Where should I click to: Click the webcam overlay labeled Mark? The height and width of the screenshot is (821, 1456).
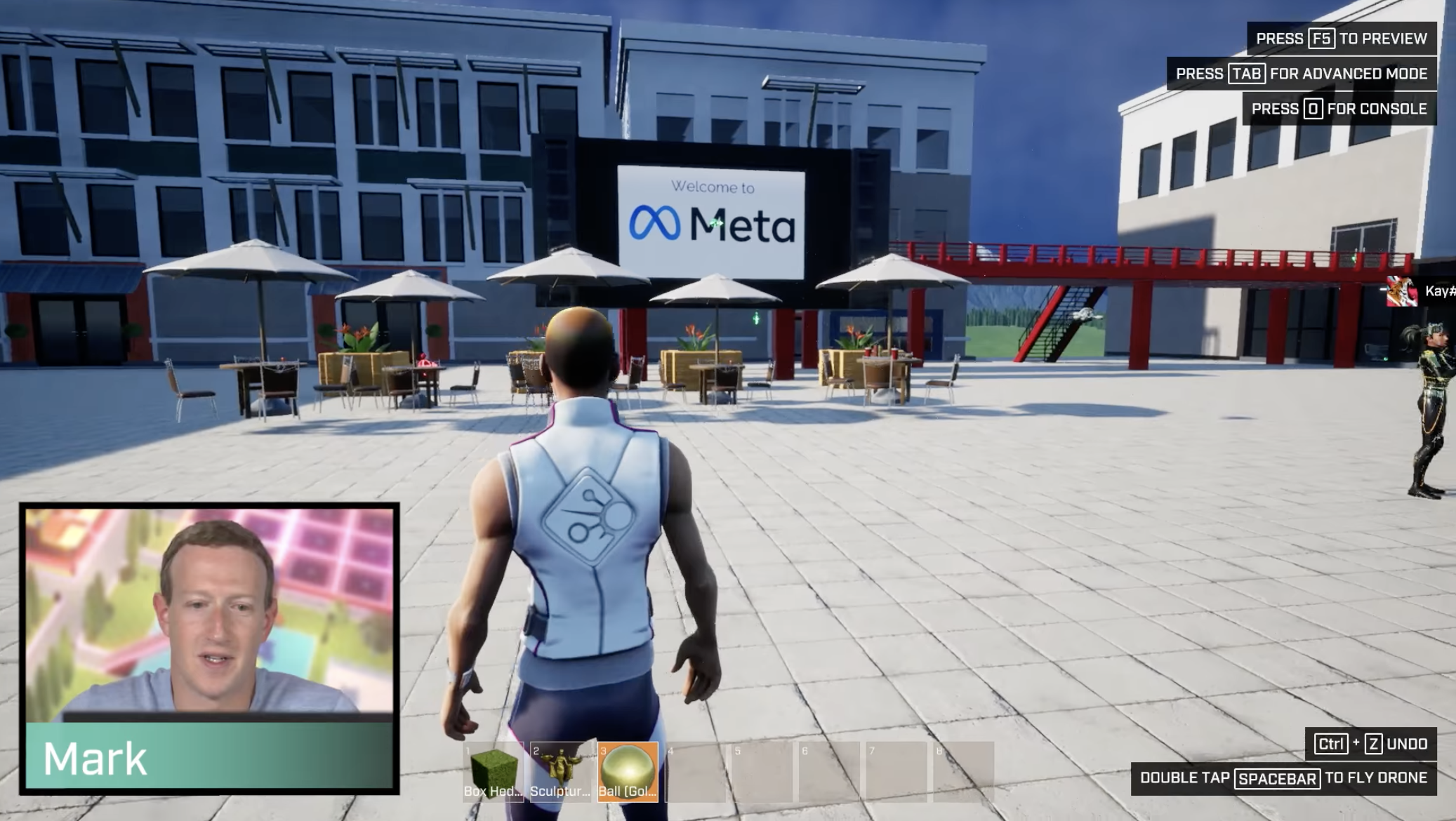coord(209,647)
